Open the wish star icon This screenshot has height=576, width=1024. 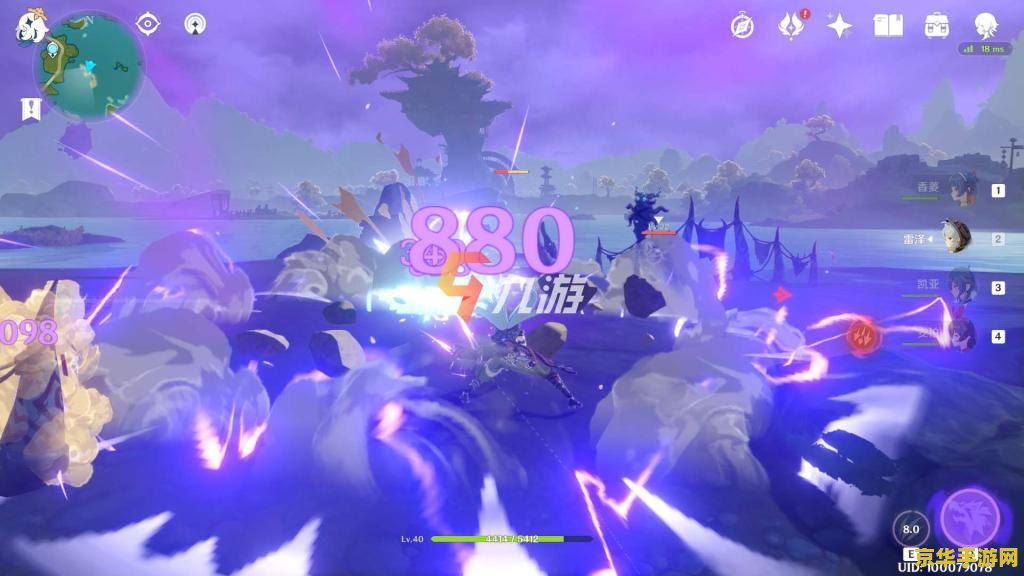point(839,26)
